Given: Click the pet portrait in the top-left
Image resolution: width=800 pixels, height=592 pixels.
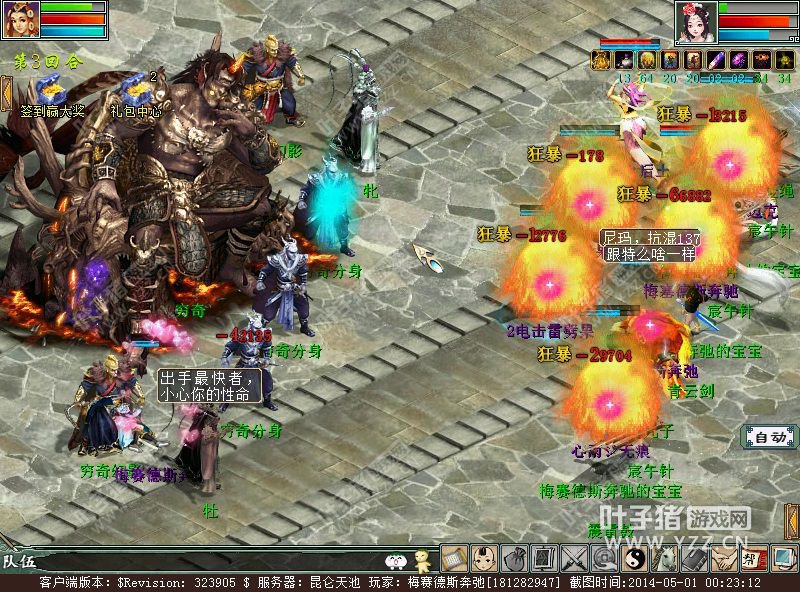Looking at the screenshot, I should (20, 20).
